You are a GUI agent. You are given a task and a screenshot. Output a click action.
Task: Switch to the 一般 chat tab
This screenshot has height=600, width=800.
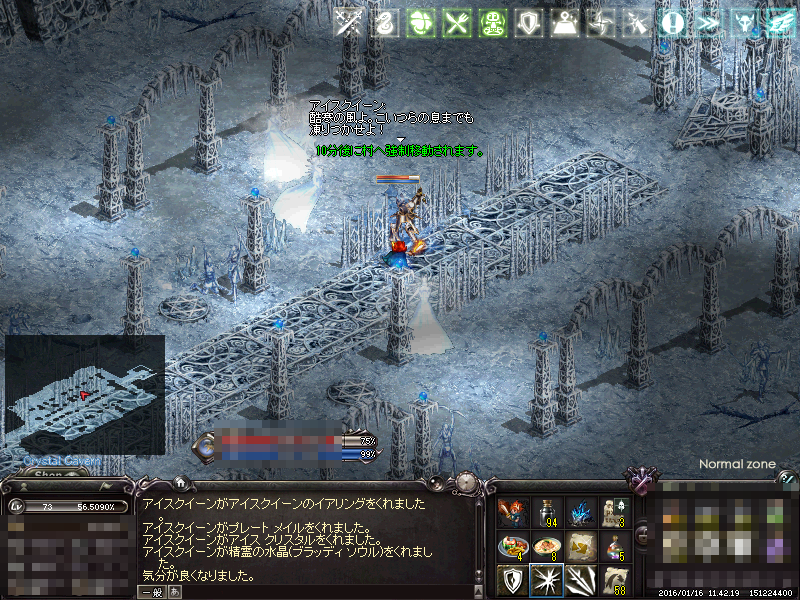click(x=153, y=592)
